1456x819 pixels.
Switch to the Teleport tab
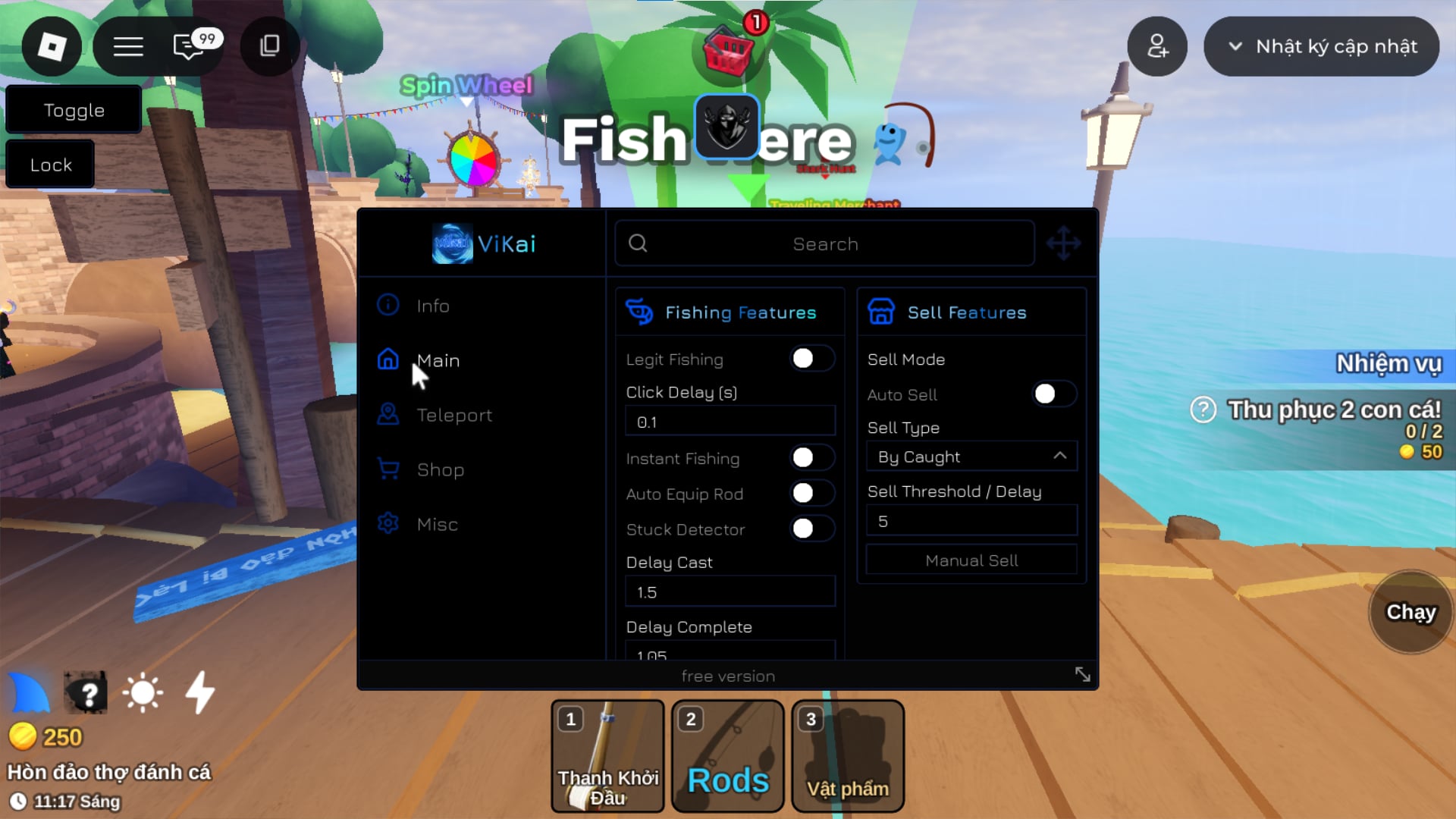453,415
